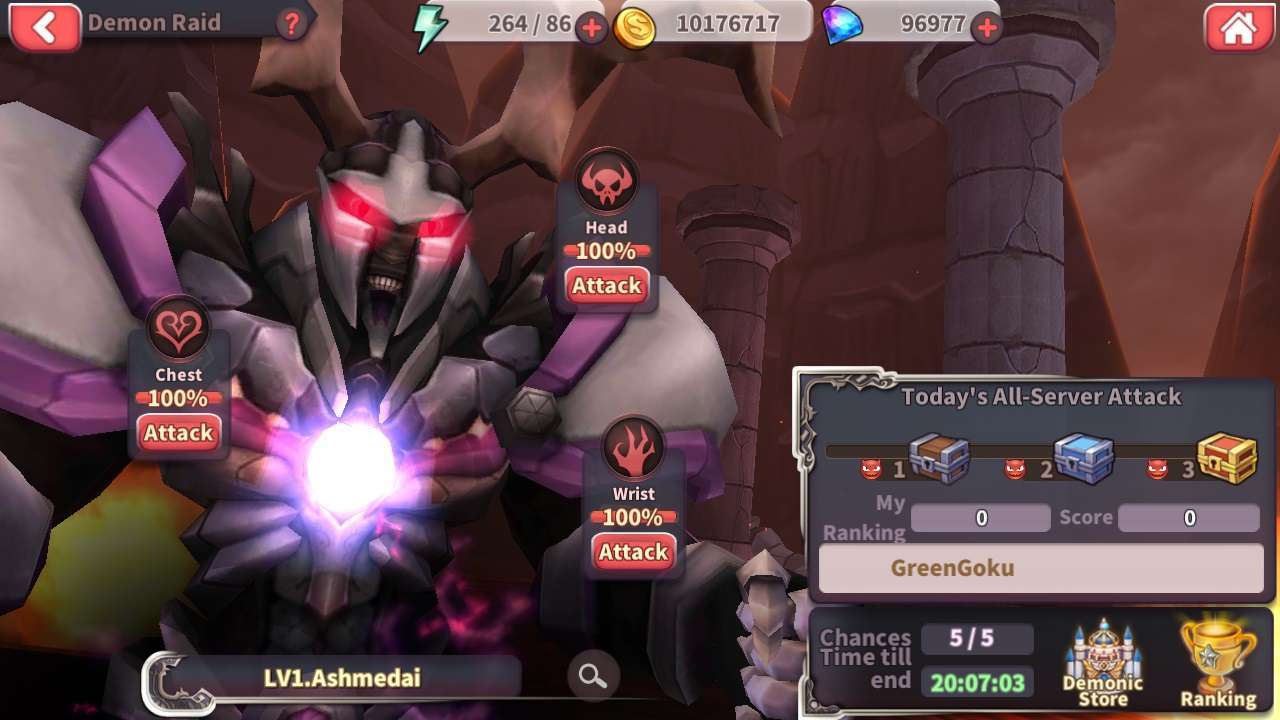Select the second blue reward chest
The height and width of the screenshot is (720, 1280).
1085,459
